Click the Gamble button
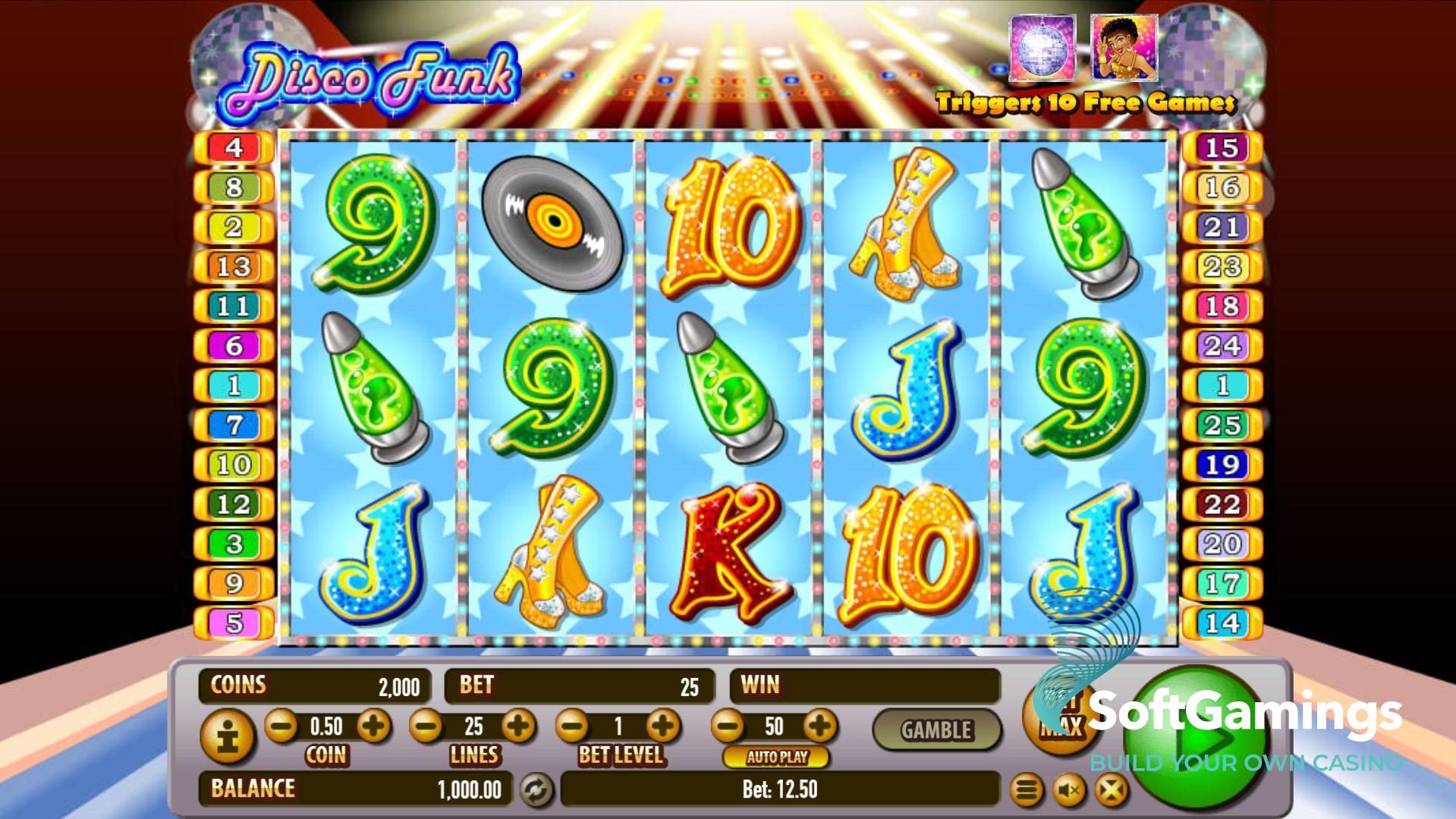This screenshot has height=819, width=1456. [936, 730]
